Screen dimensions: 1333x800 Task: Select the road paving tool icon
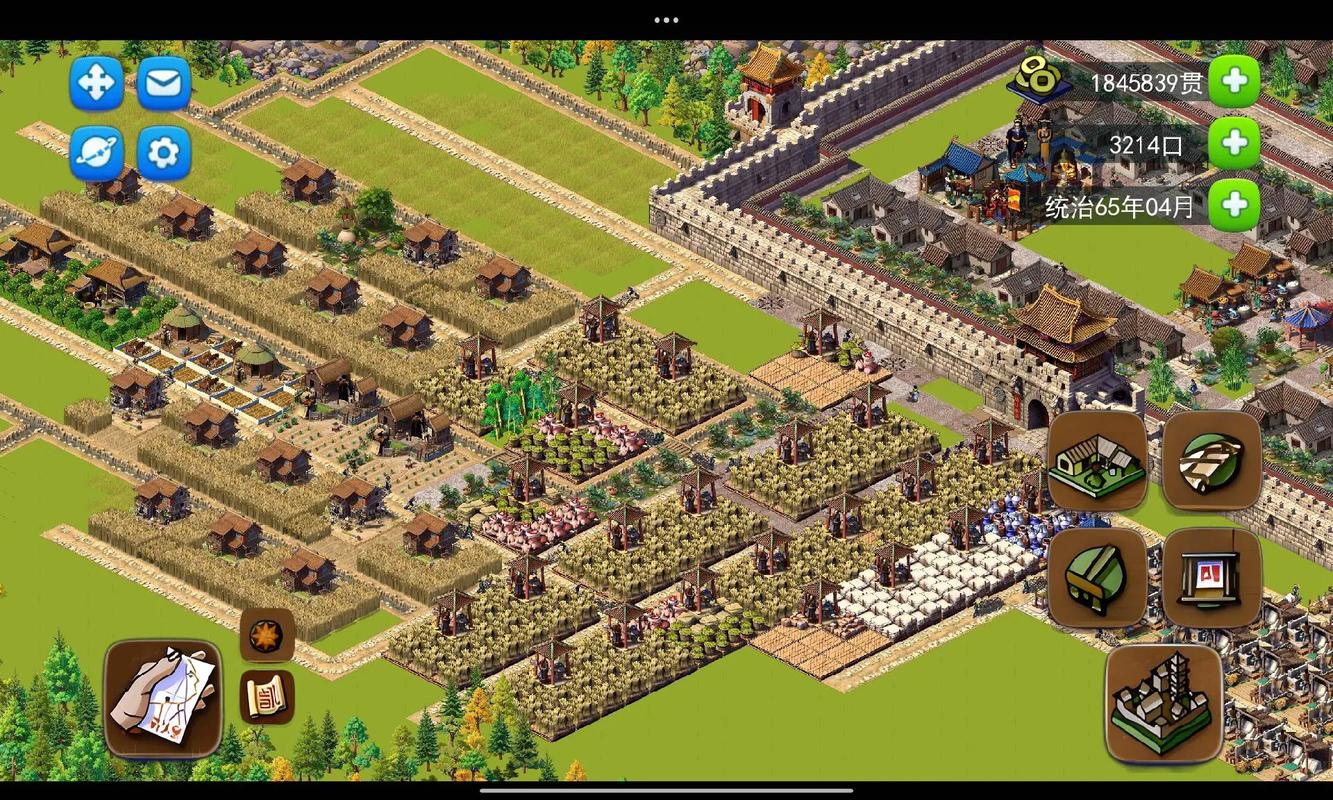(x=1212, y=461)
